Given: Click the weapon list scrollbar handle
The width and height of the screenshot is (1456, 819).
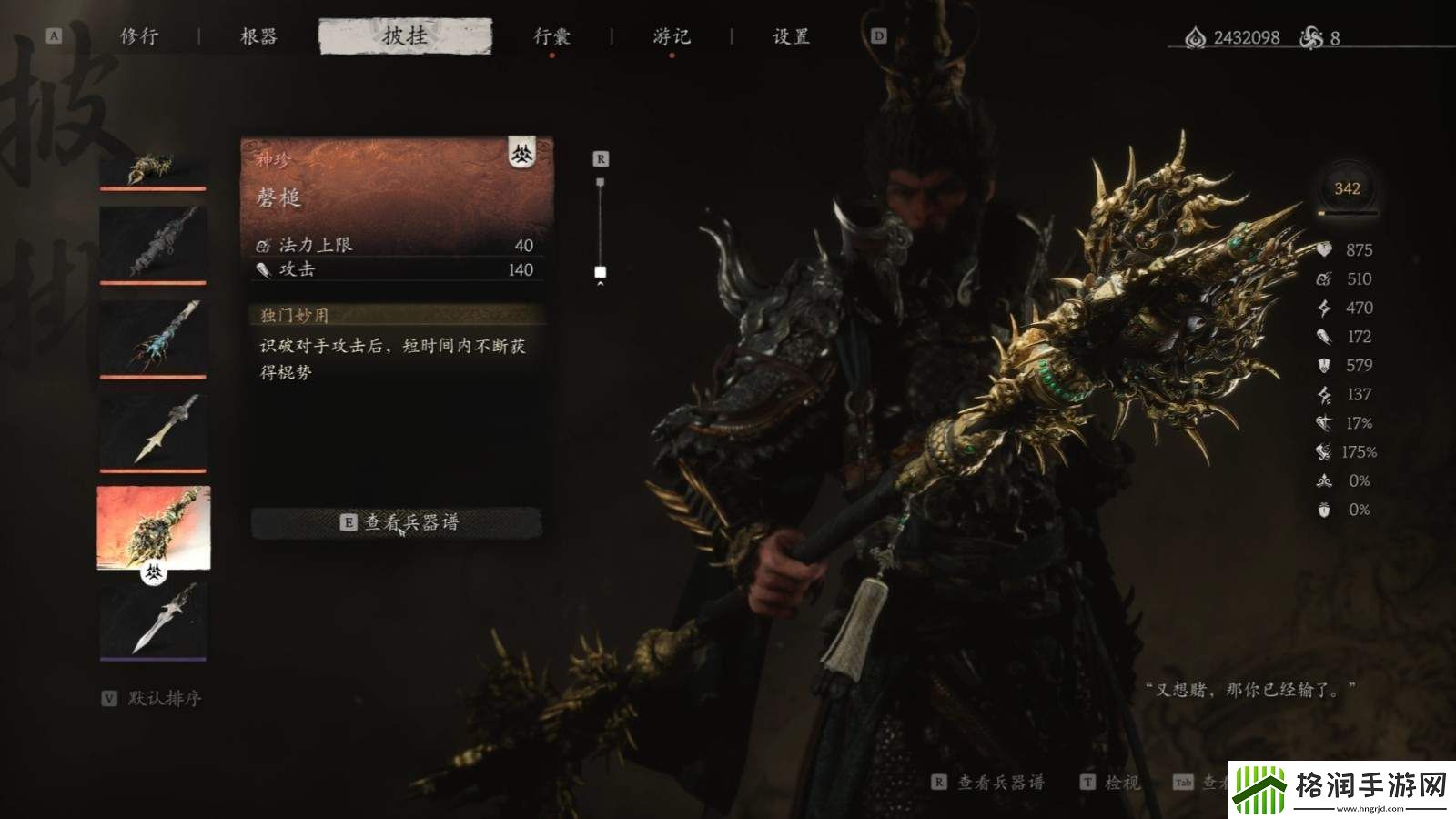Looking at the screenshot, I should click(x=600, y=271).
